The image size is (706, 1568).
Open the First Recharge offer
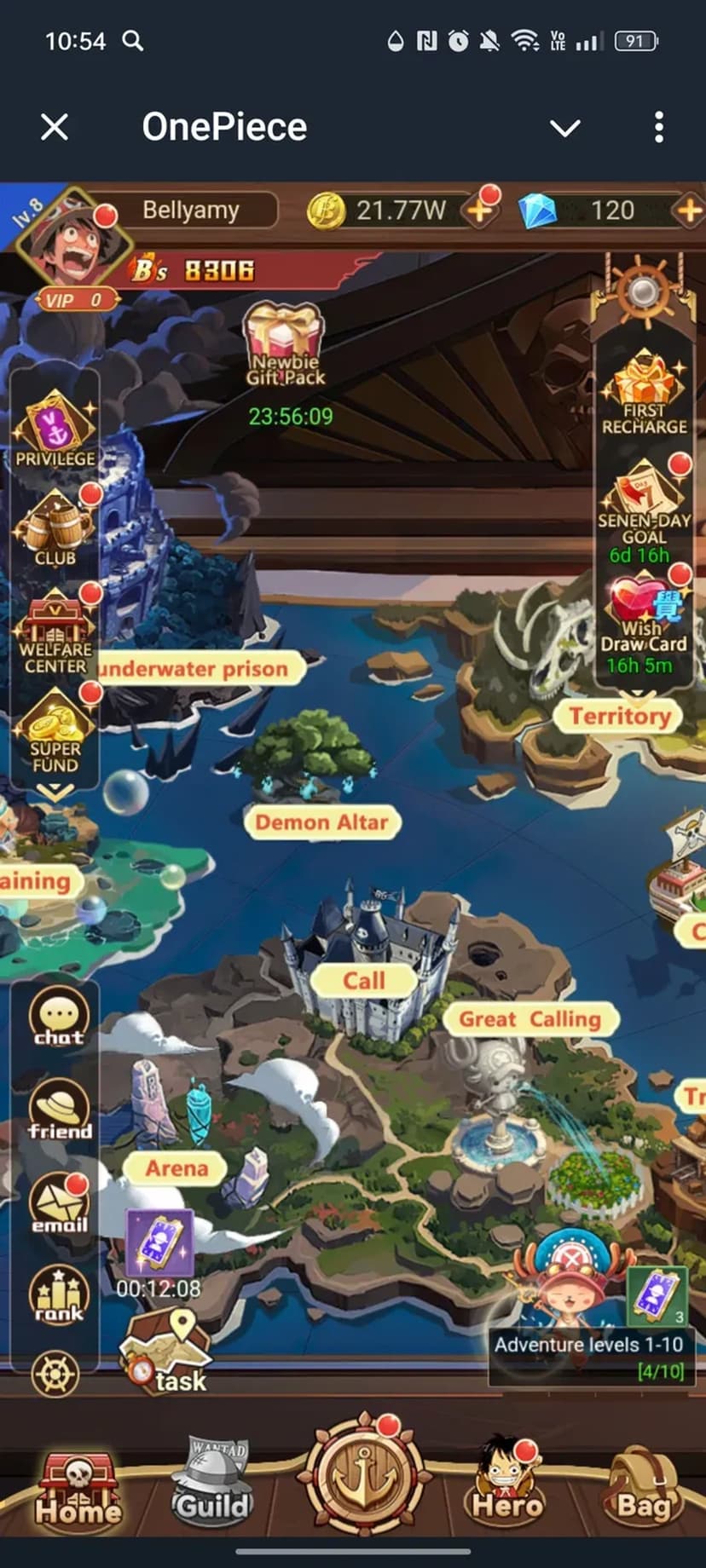pyautogui.click(x=644, y=394)
